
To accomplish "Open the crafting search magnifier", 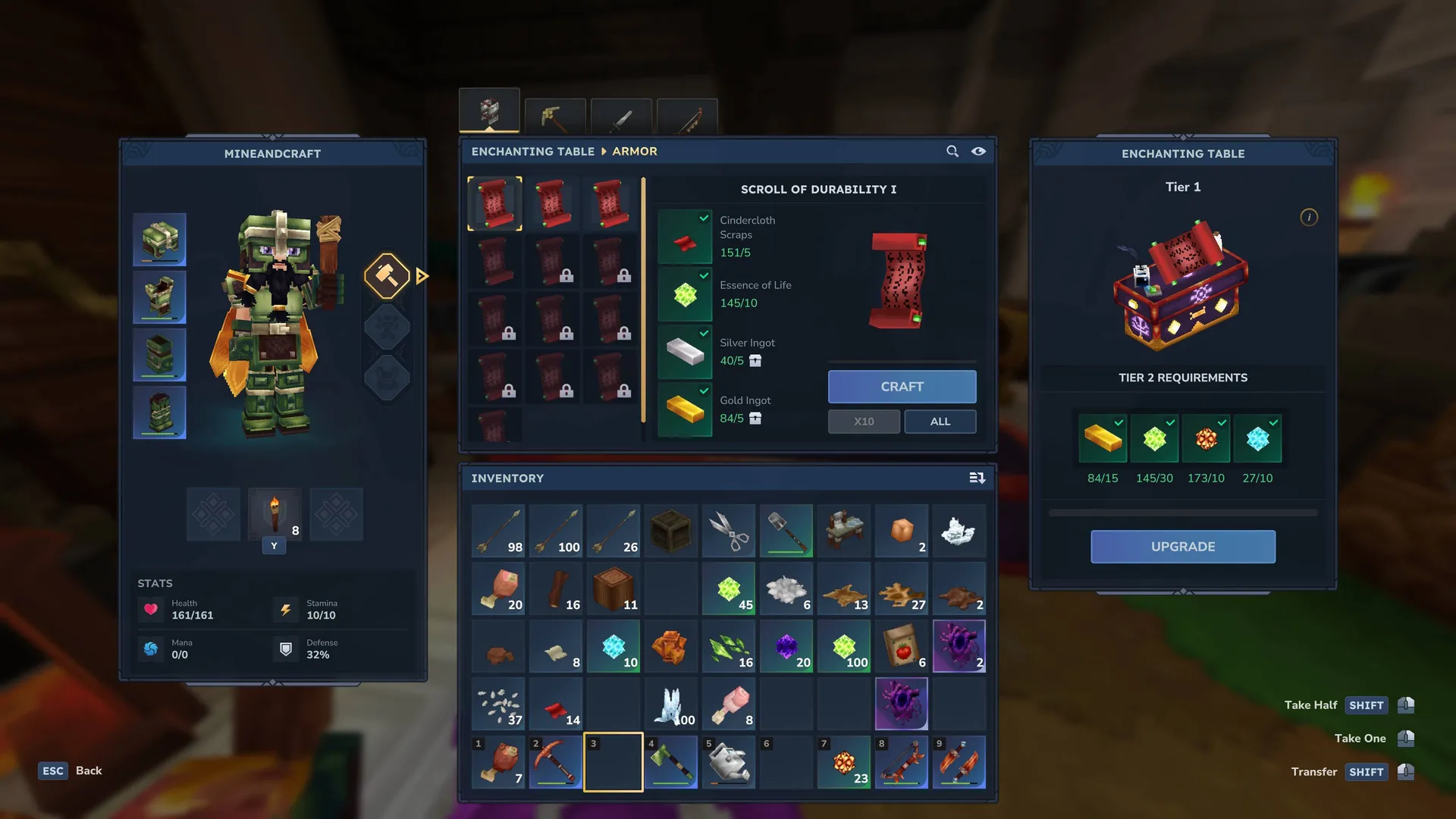I will 952,152.
